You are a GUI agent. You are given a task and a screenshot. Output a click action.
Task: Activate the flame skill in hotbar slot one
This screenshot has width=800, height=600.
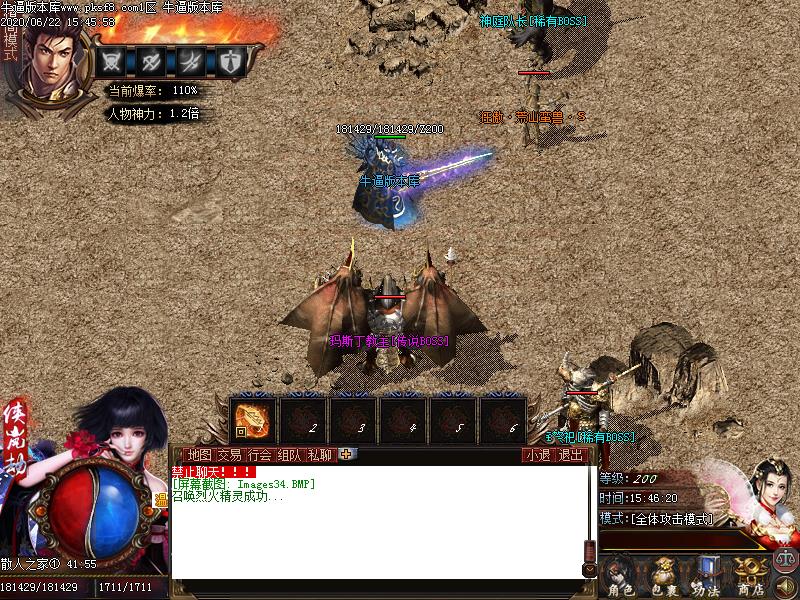click(x=253, y=419)
